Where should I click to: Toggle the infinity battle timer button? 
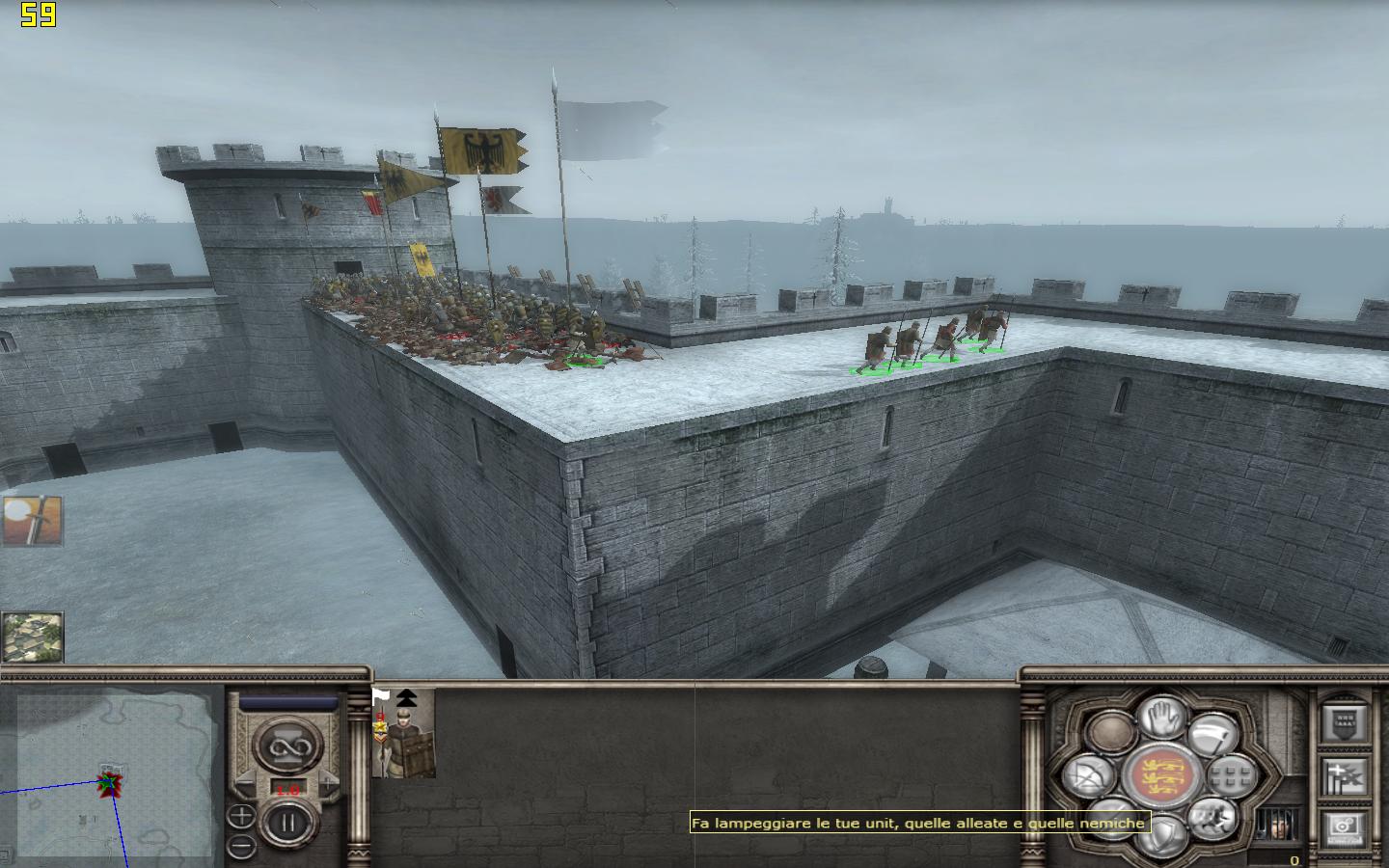286,746
